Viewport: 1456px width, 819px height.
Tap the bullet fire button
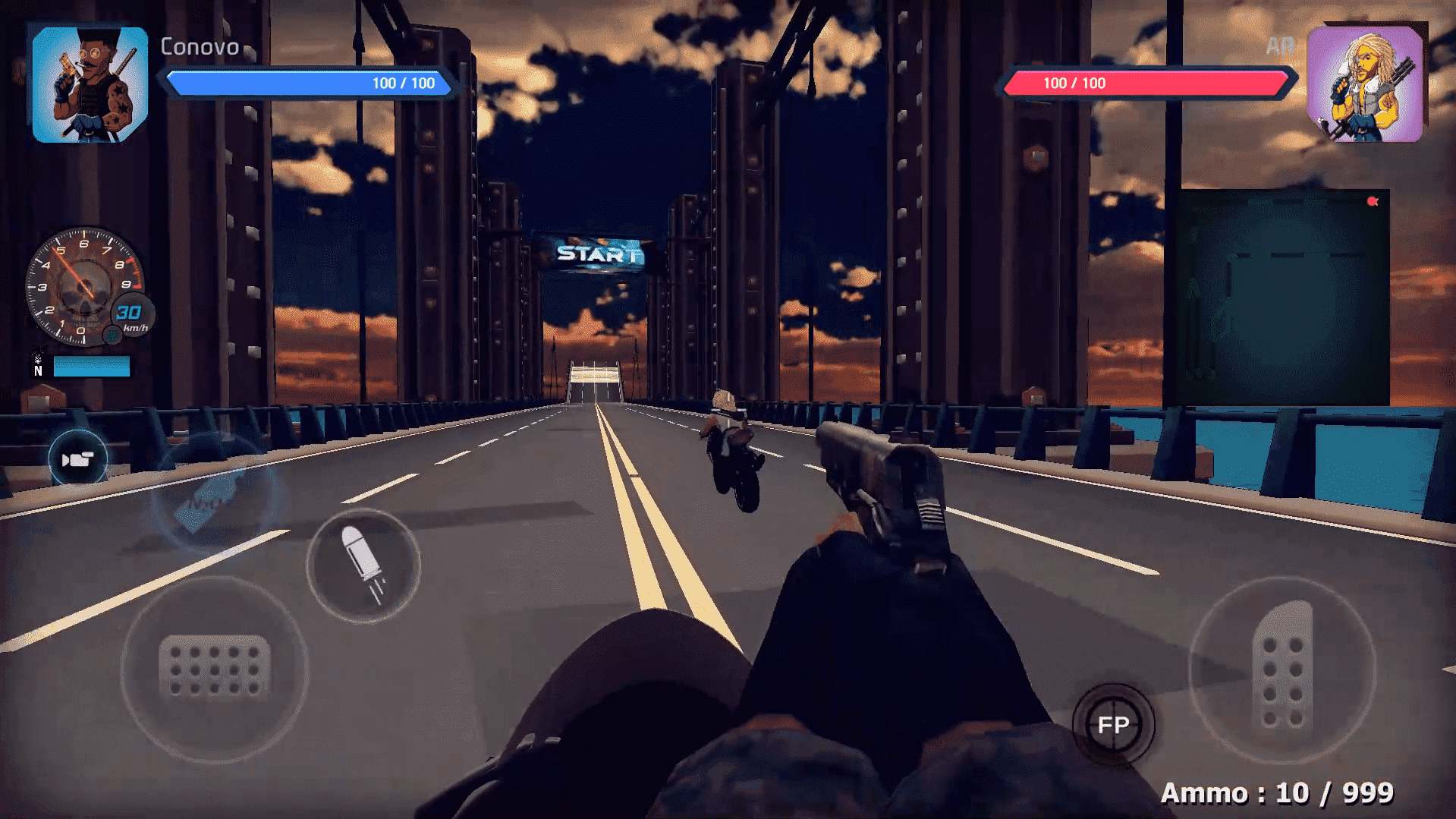pos(363,565)
